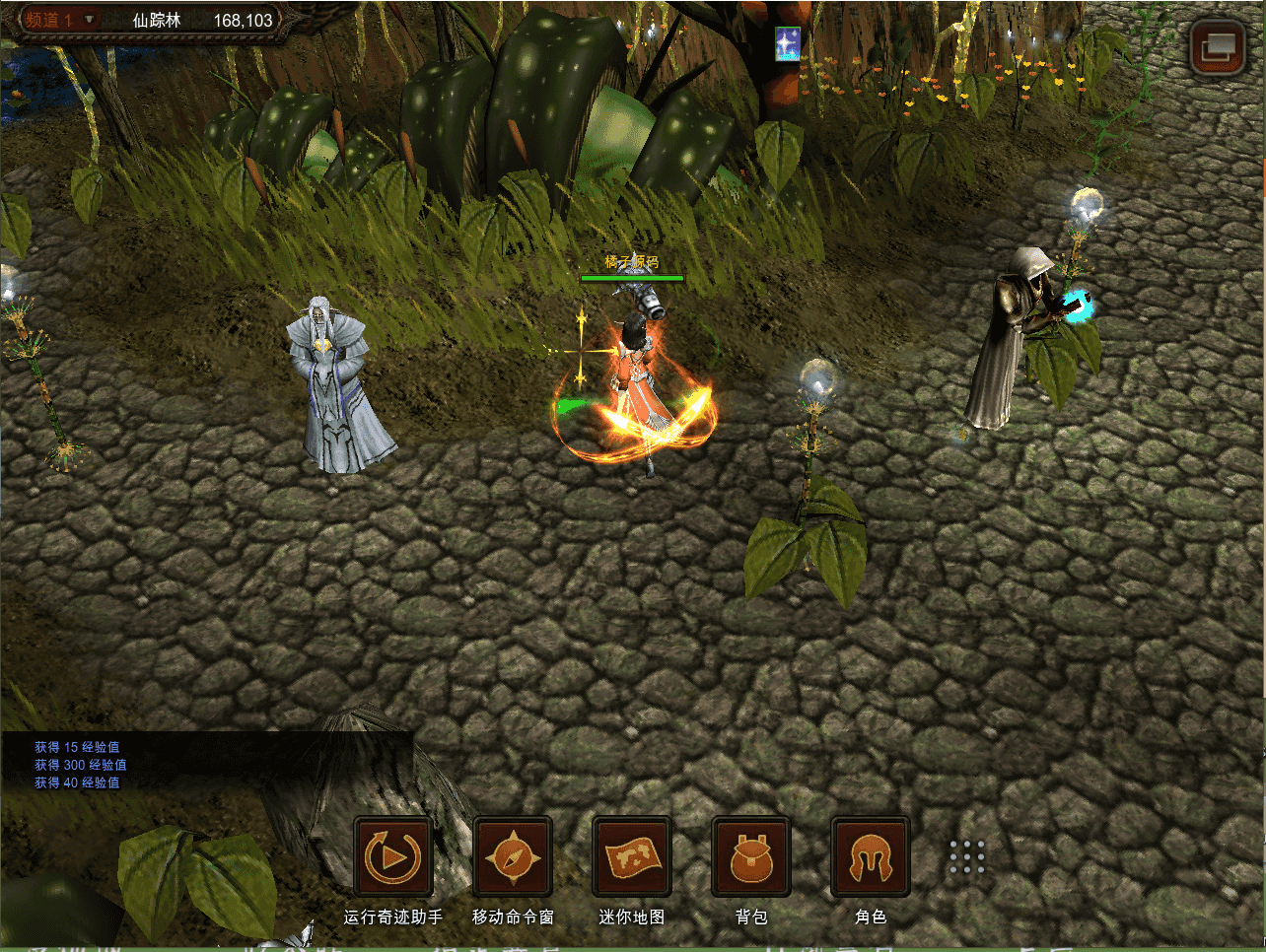Open the channel 频道 1 dropdown
Viewport: 1266px width, 952px height.
pyautogui.click(x=61, y=21)
